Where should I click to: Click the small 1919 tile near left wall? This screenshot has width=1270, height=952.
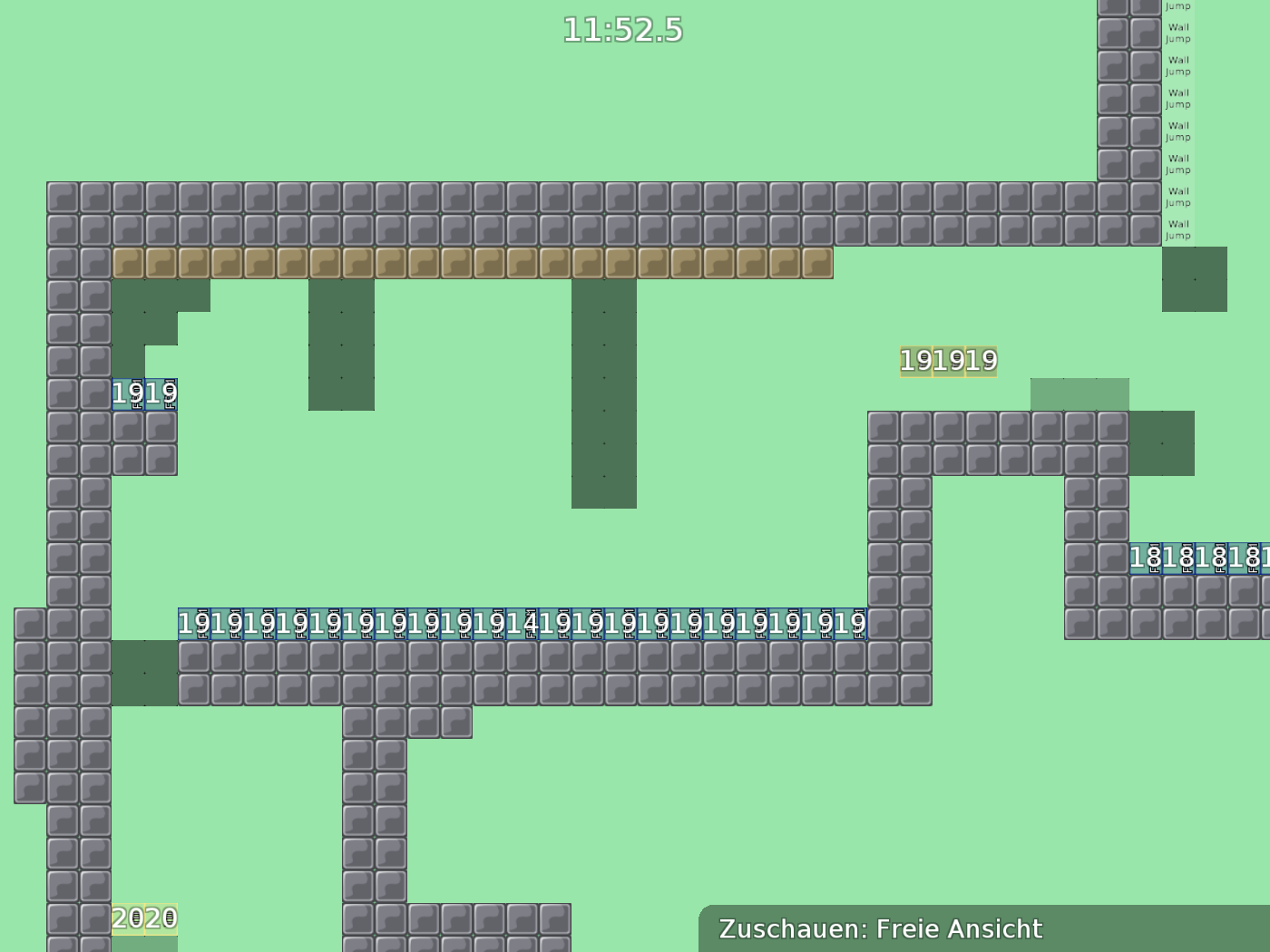click(x=145, y=393)
